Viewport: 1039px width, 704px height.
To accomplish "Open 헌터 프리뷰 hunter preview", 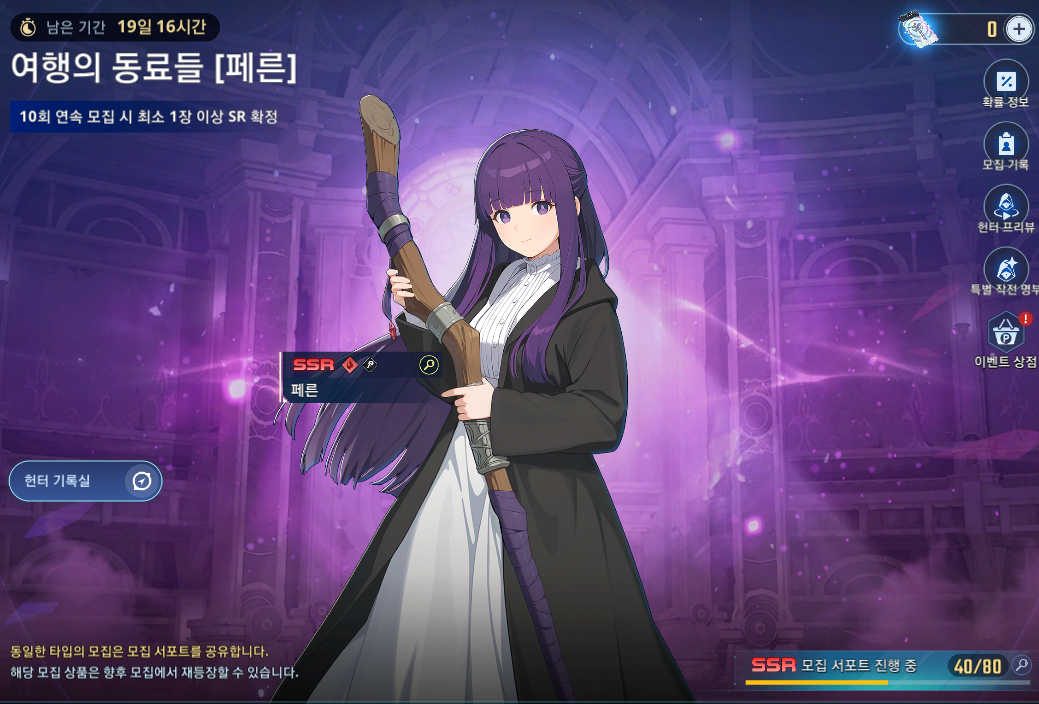I will 1006,206.
